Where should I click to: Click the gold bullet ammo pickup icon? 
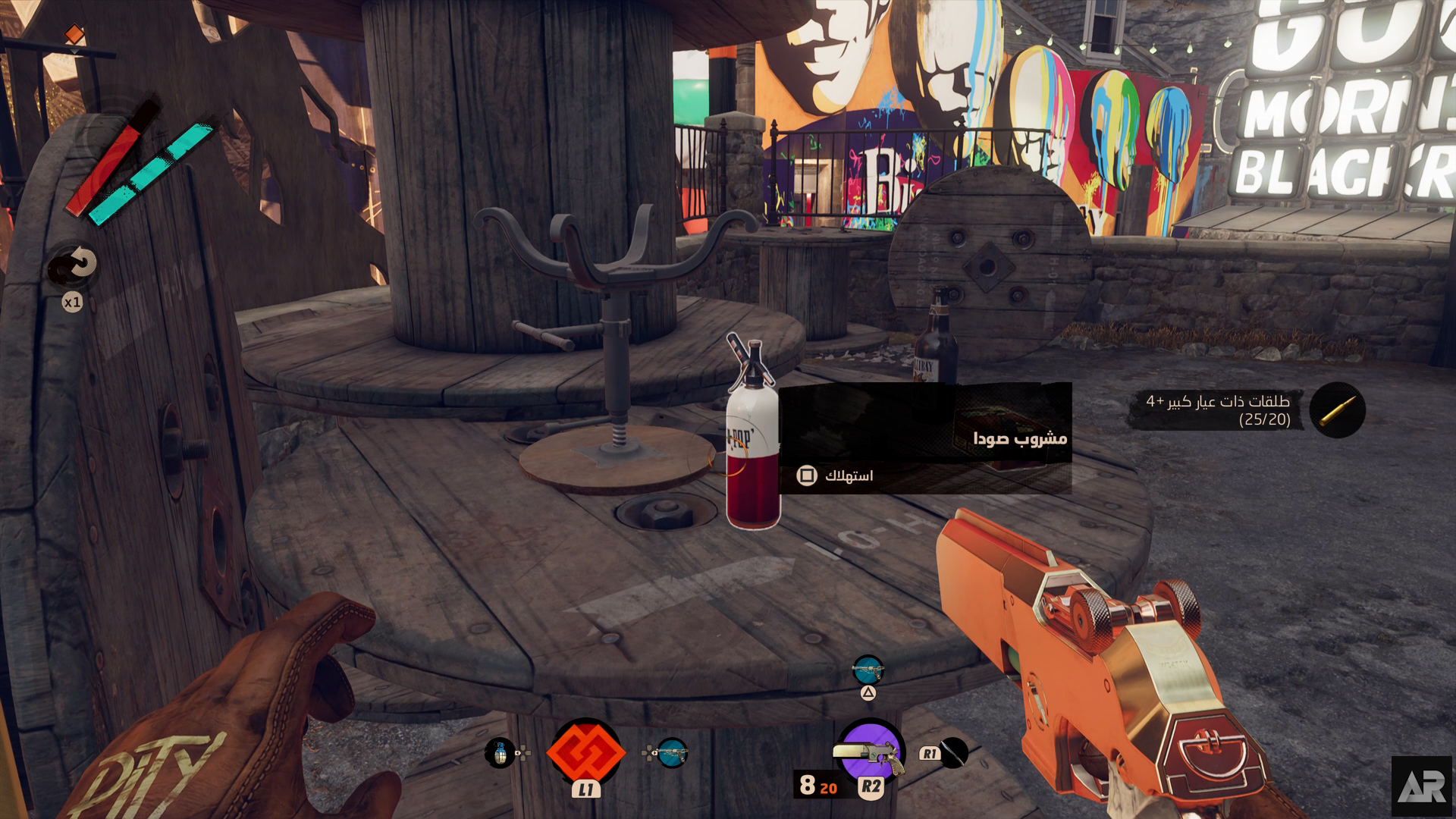click(x=1337, y=410)
